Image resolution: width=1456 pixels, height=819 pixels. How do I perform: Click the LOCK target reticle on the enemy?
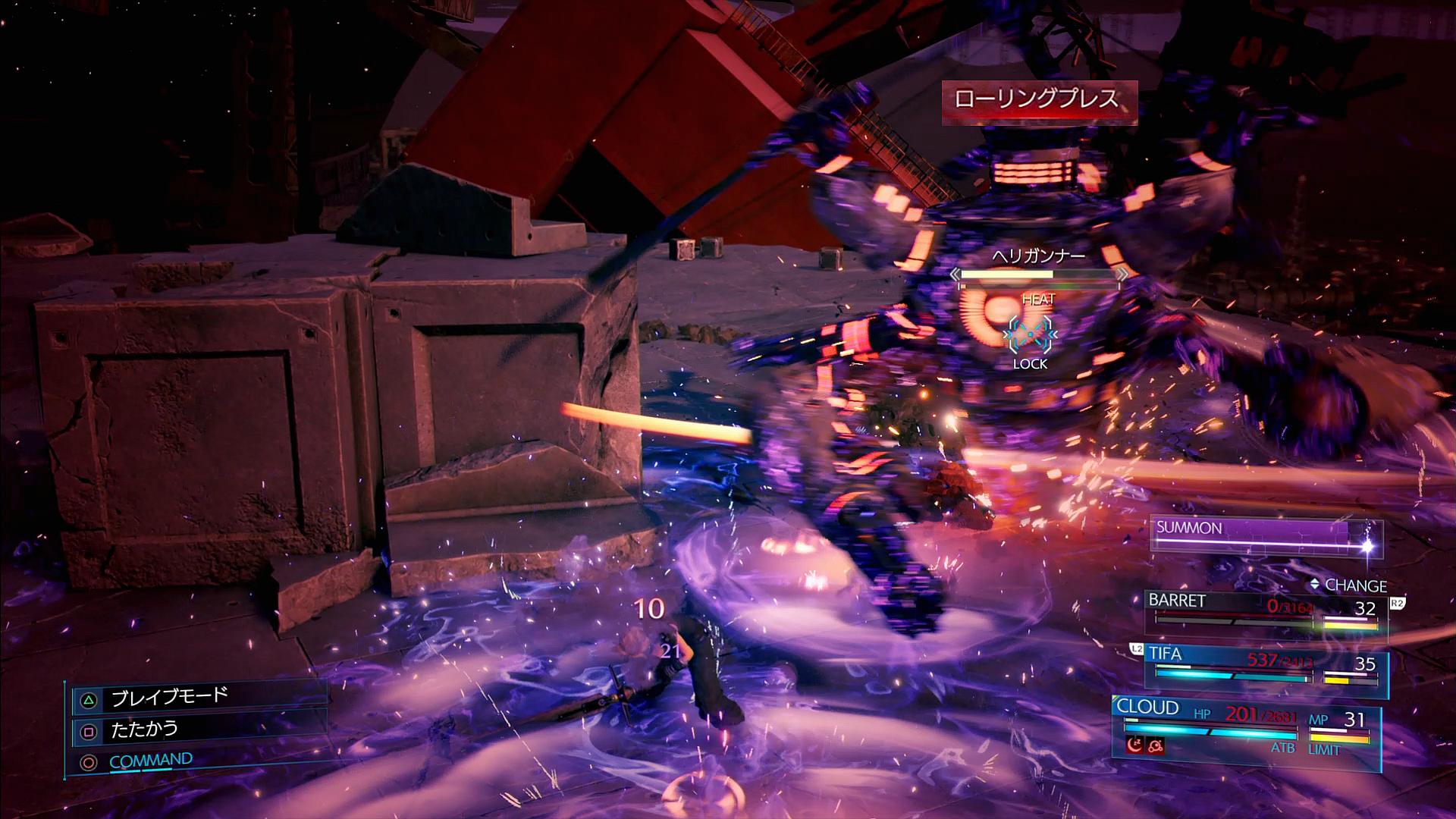coord(1030,334)
